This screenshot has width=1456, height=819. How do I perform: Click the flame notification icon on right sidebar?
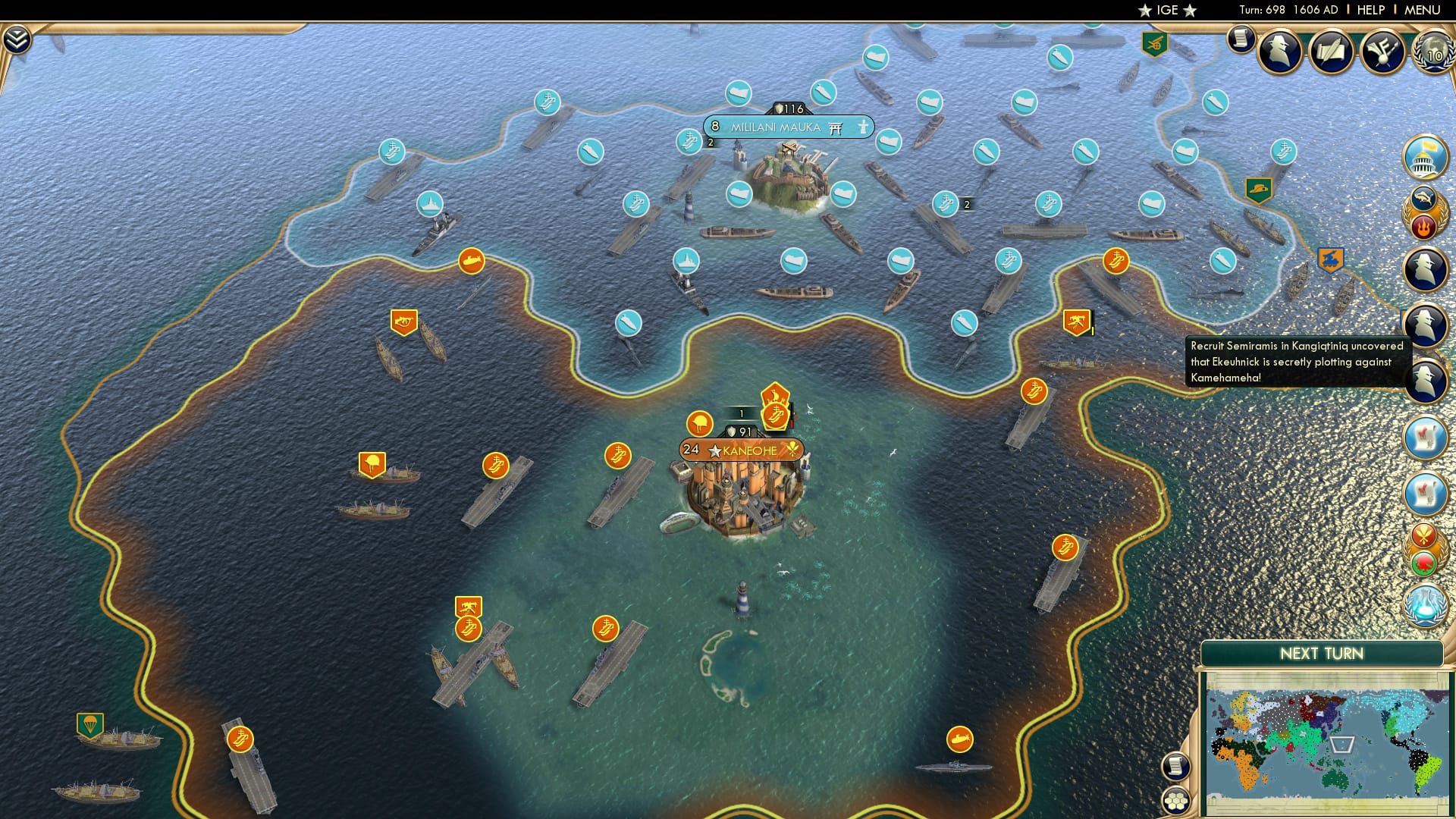(1423, 227)
